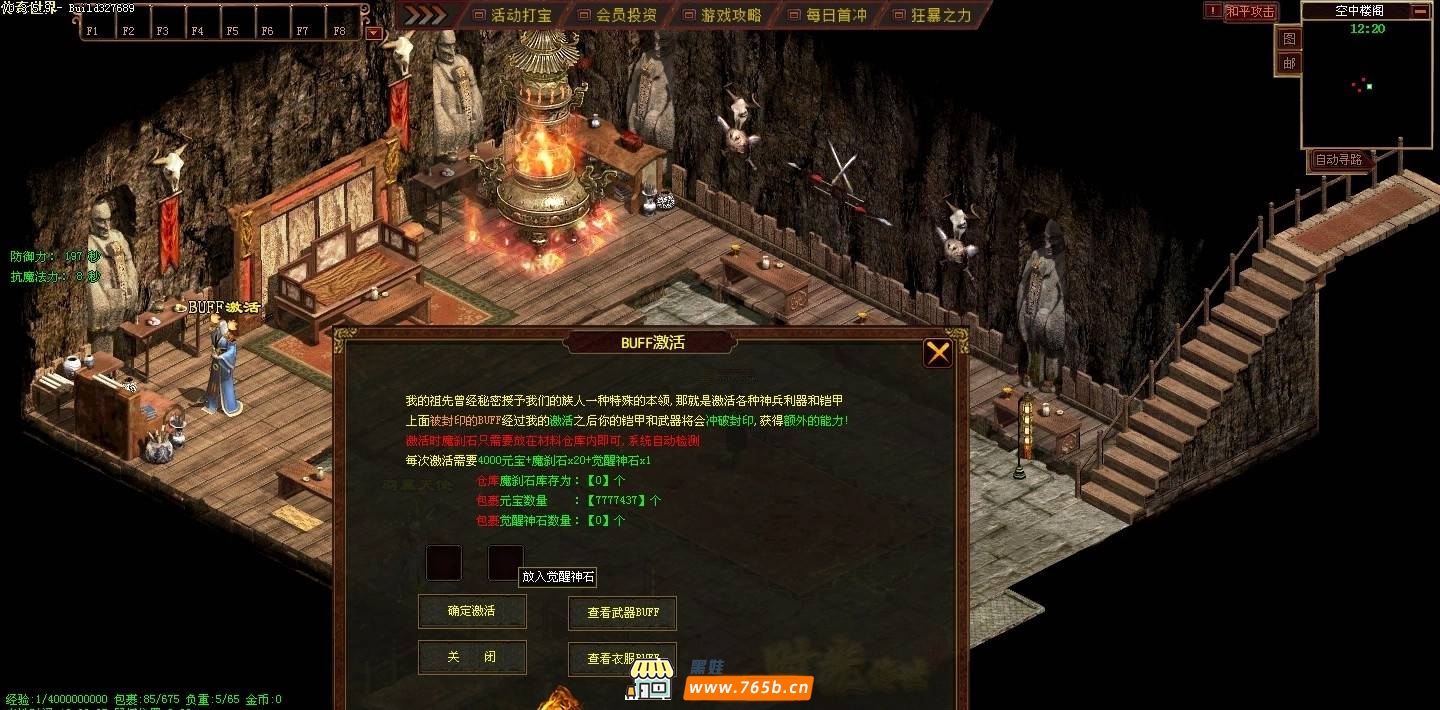This screenshot has width=1440, height=710.
Task: Open the 狂暴之力 menu
Action: click(931, 15)
